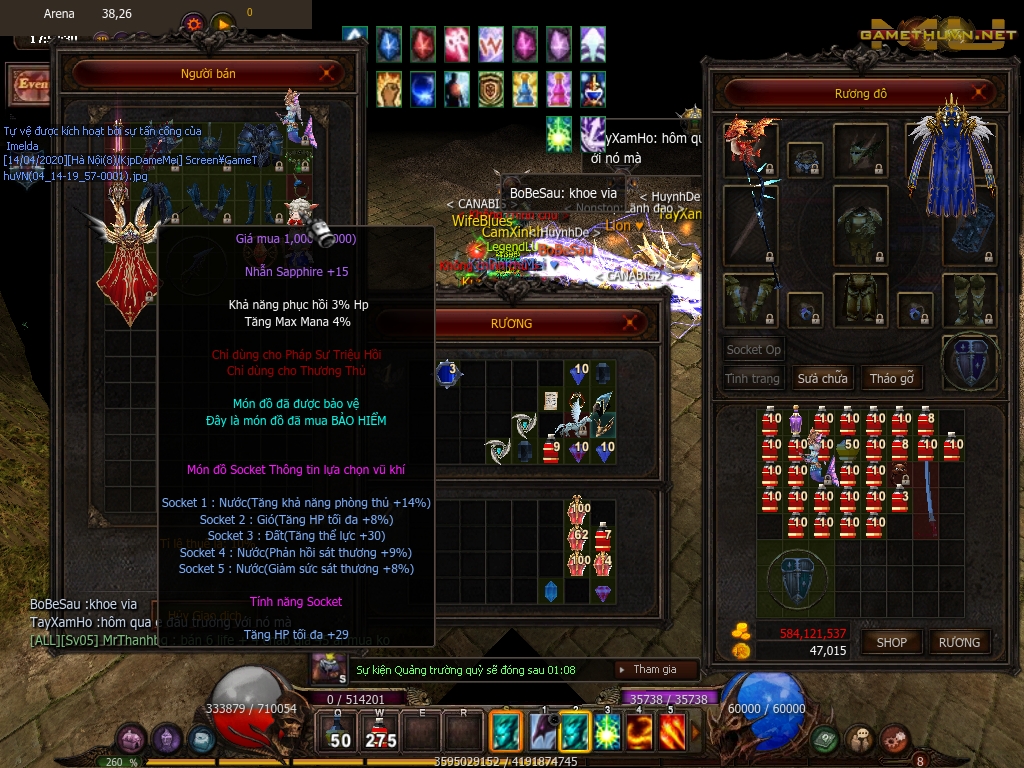Use the Q hotkey potion showing 50
This screenshot has height=768, width=1024.
coord(341,731)
